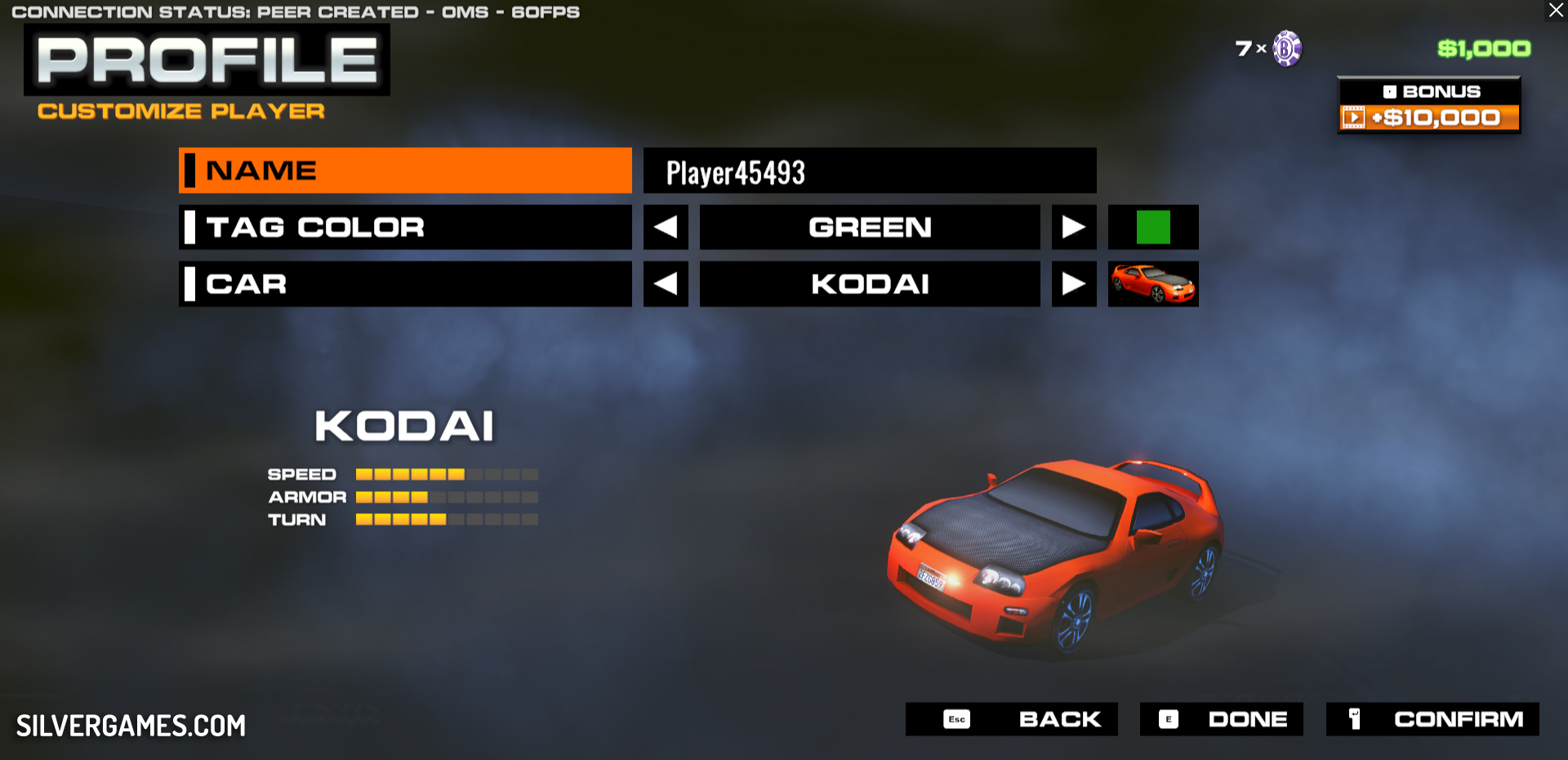1568x760 pixels.
Task: Go back with the Back button
Action: 1011,719
